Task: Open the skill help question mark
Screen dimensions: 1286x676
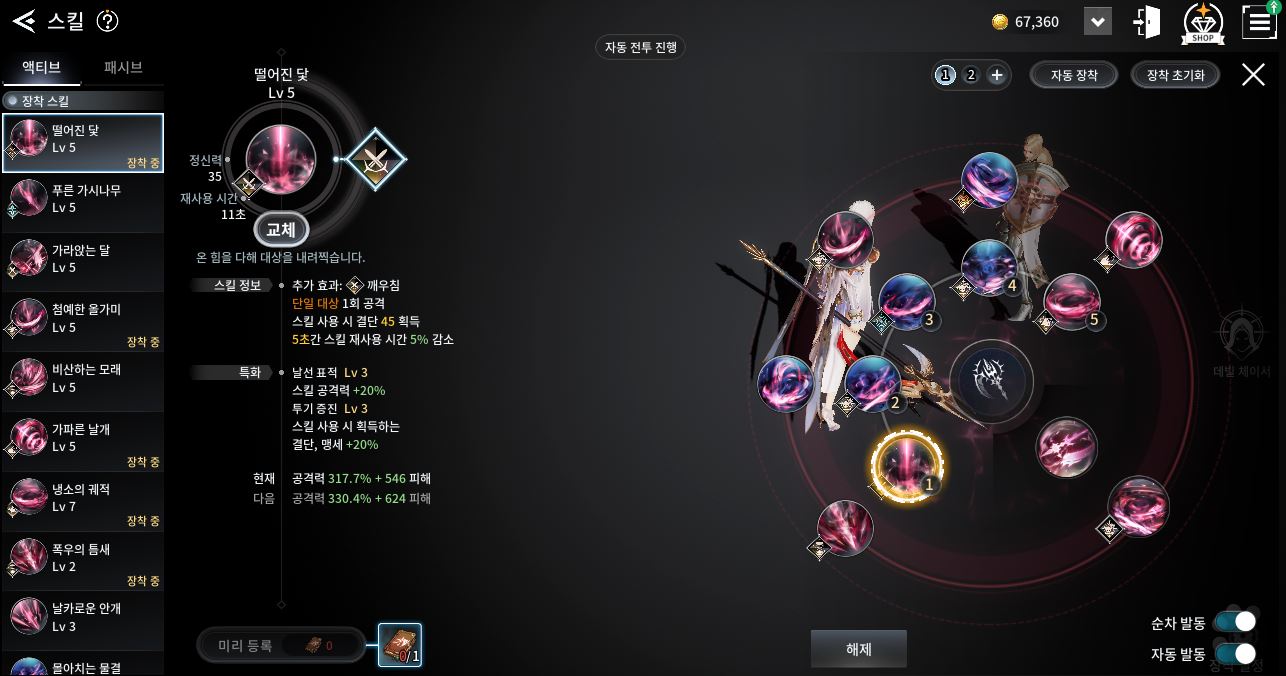Action: pyautogui.click(x=107, y=21)
